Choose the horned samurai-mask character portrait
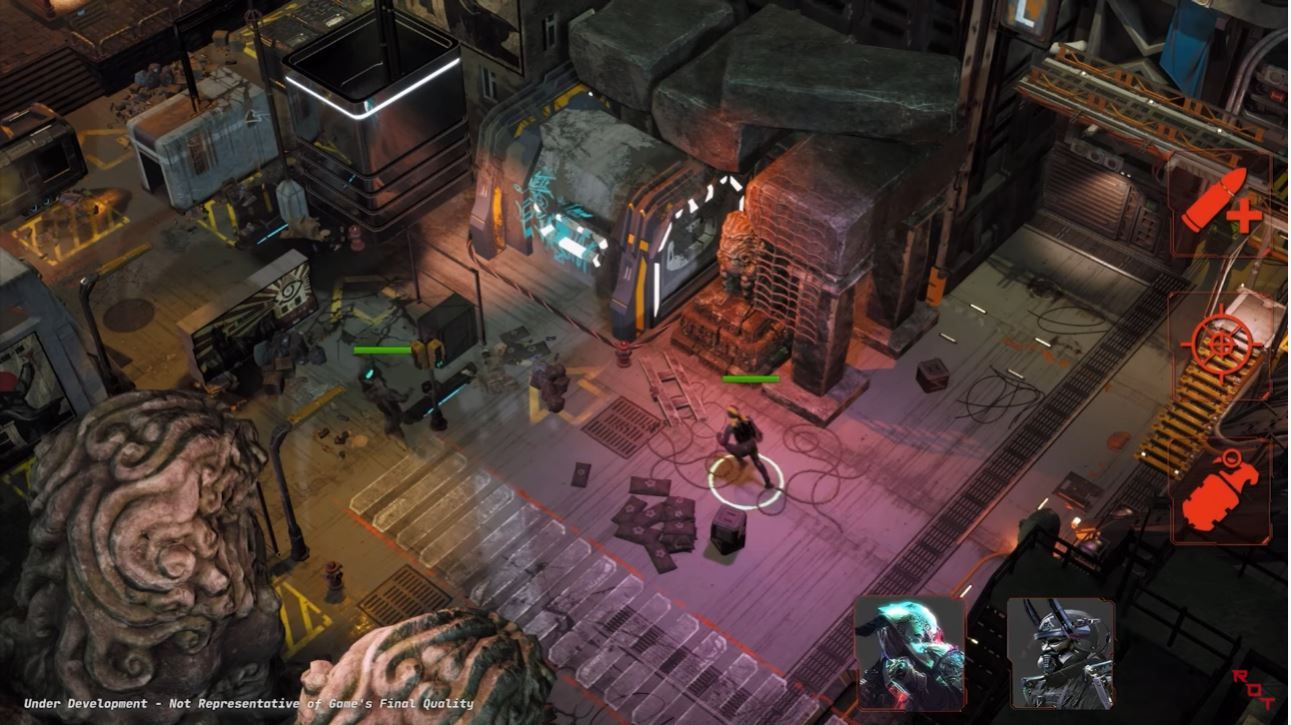This screenshot has height=725, width=1291. tap(1060, 653)
